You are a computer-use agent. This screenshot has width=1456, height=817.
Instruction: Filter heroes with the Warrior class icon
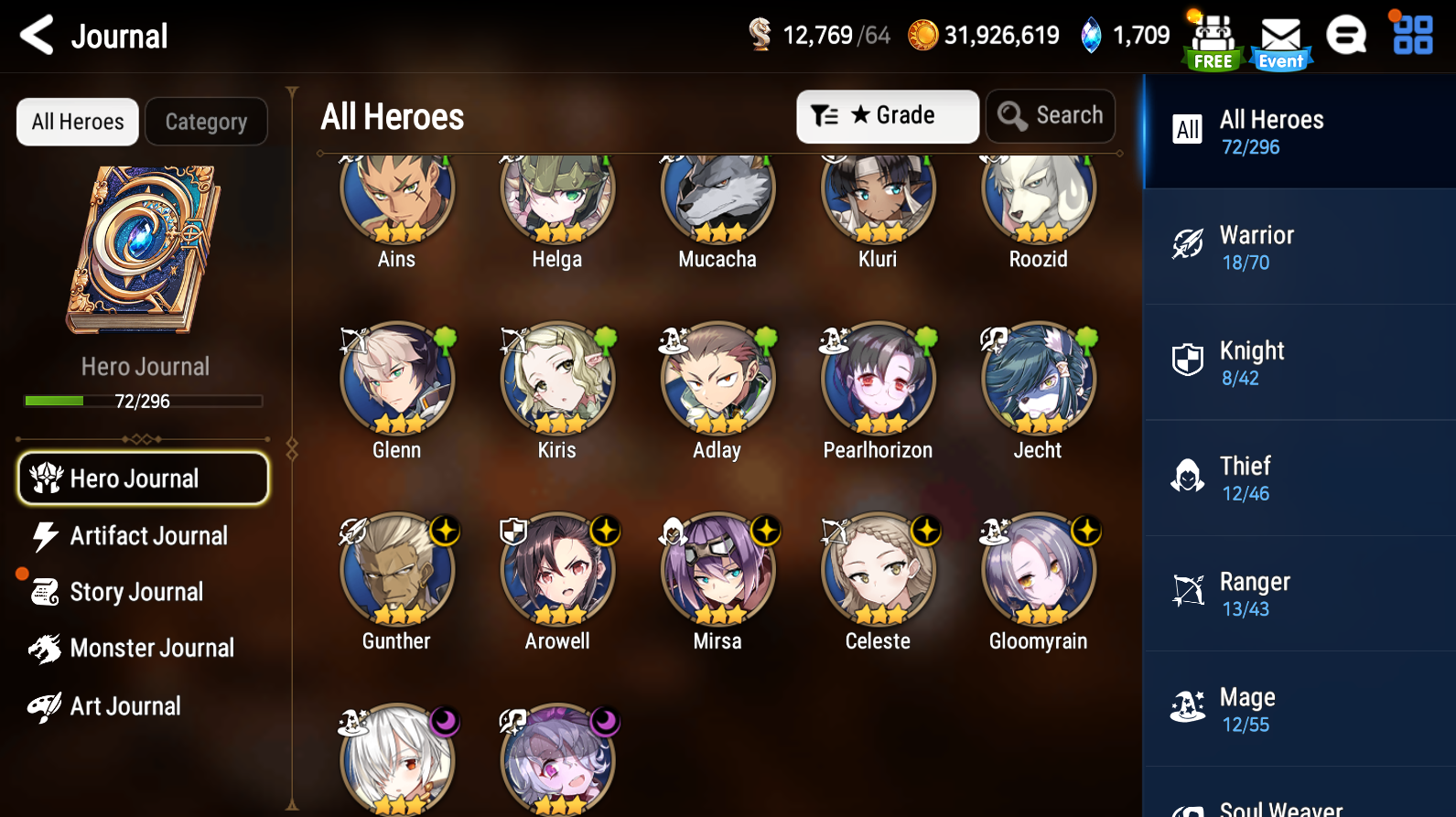[x=1187, y=244]
